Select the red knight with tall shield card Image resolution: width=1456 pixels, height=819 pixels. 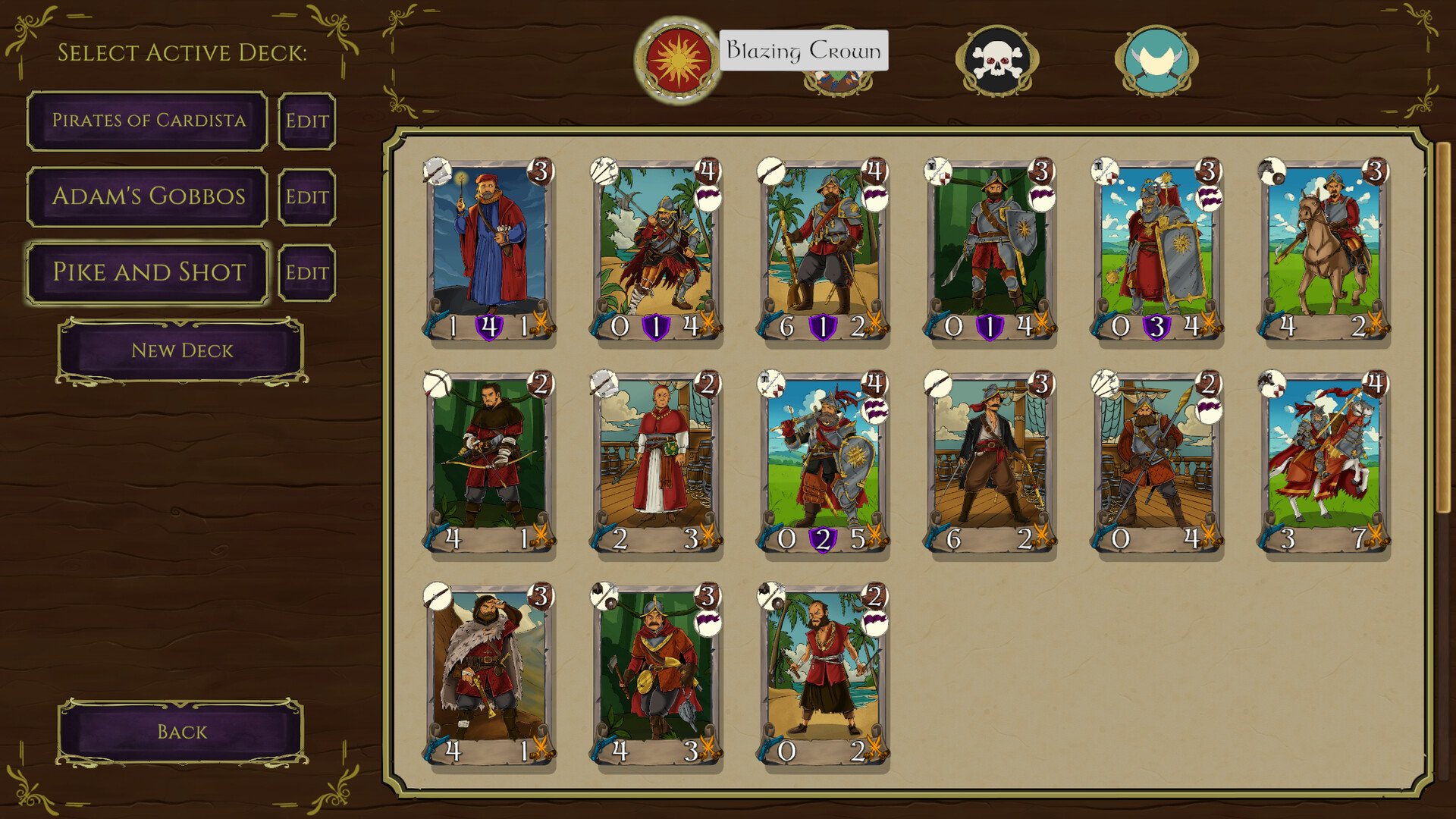point(1156,250)
